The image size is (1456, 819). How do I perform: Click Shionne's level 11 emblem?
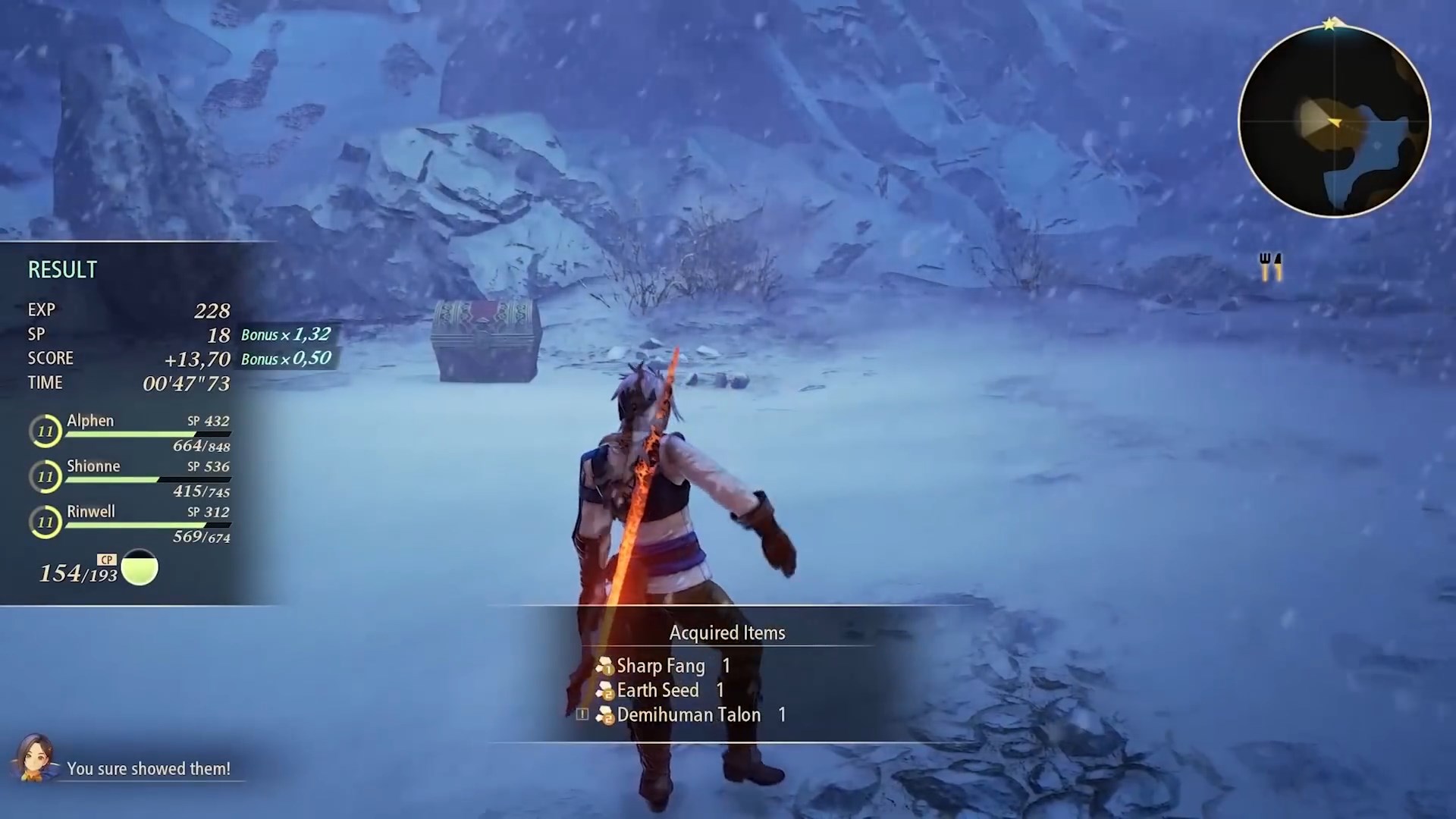[x=45, y=476]
